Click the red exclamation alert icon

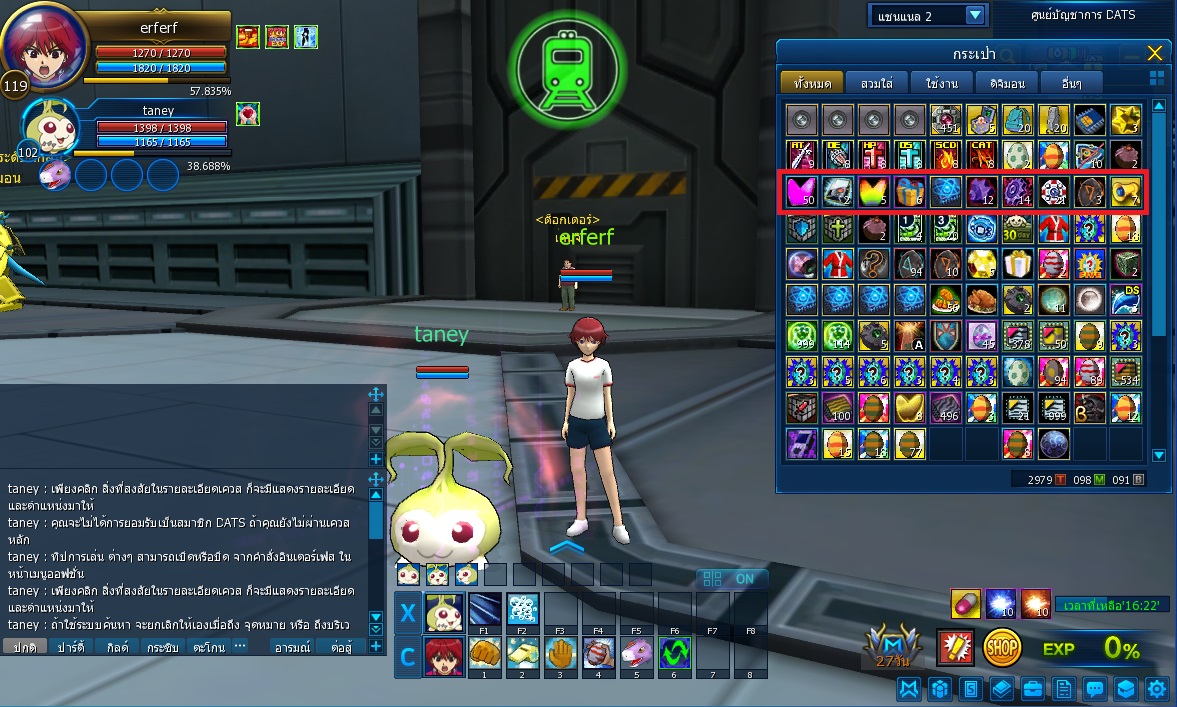[x=955, y=648]
